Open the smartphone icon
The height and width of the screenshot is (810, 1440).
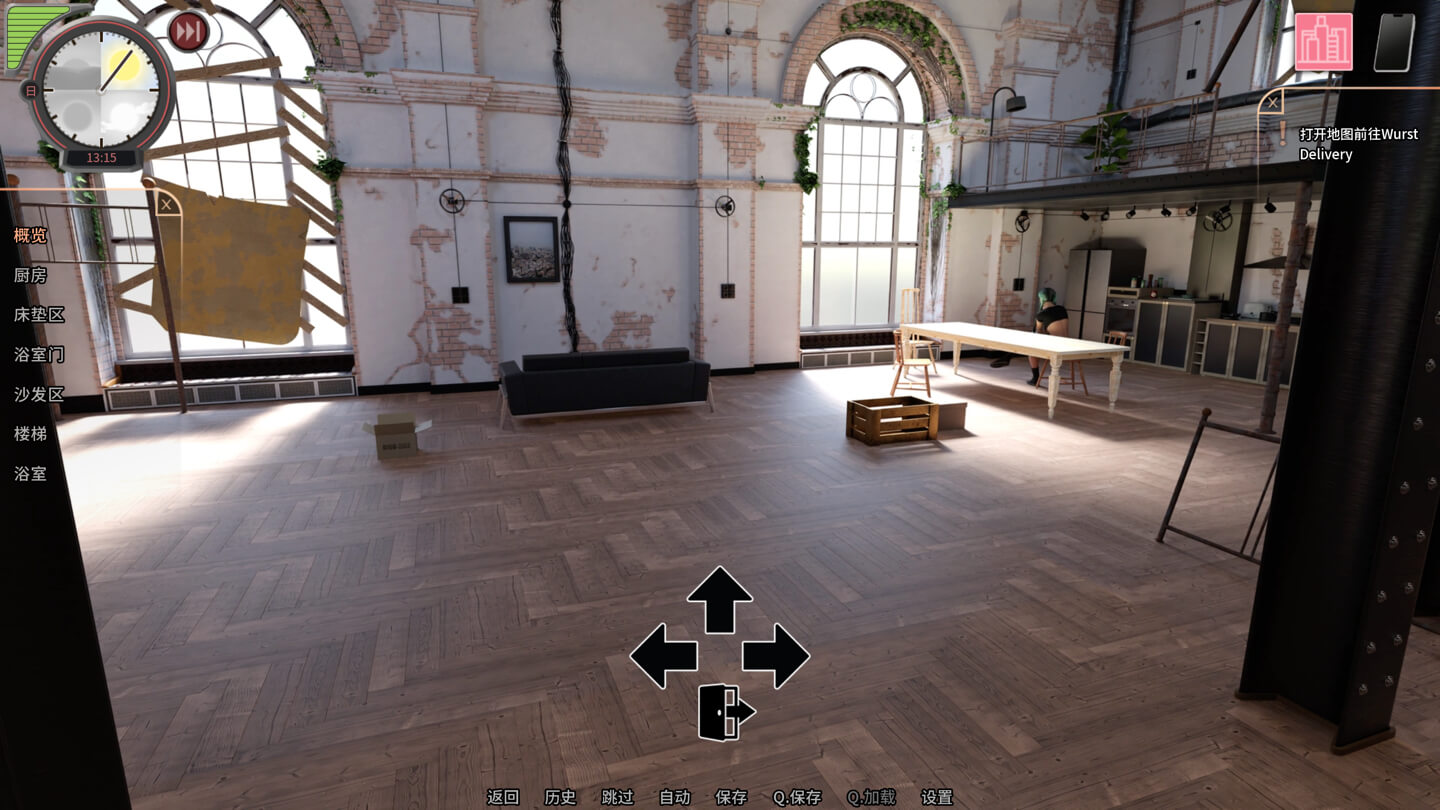tap(1394, 42)
